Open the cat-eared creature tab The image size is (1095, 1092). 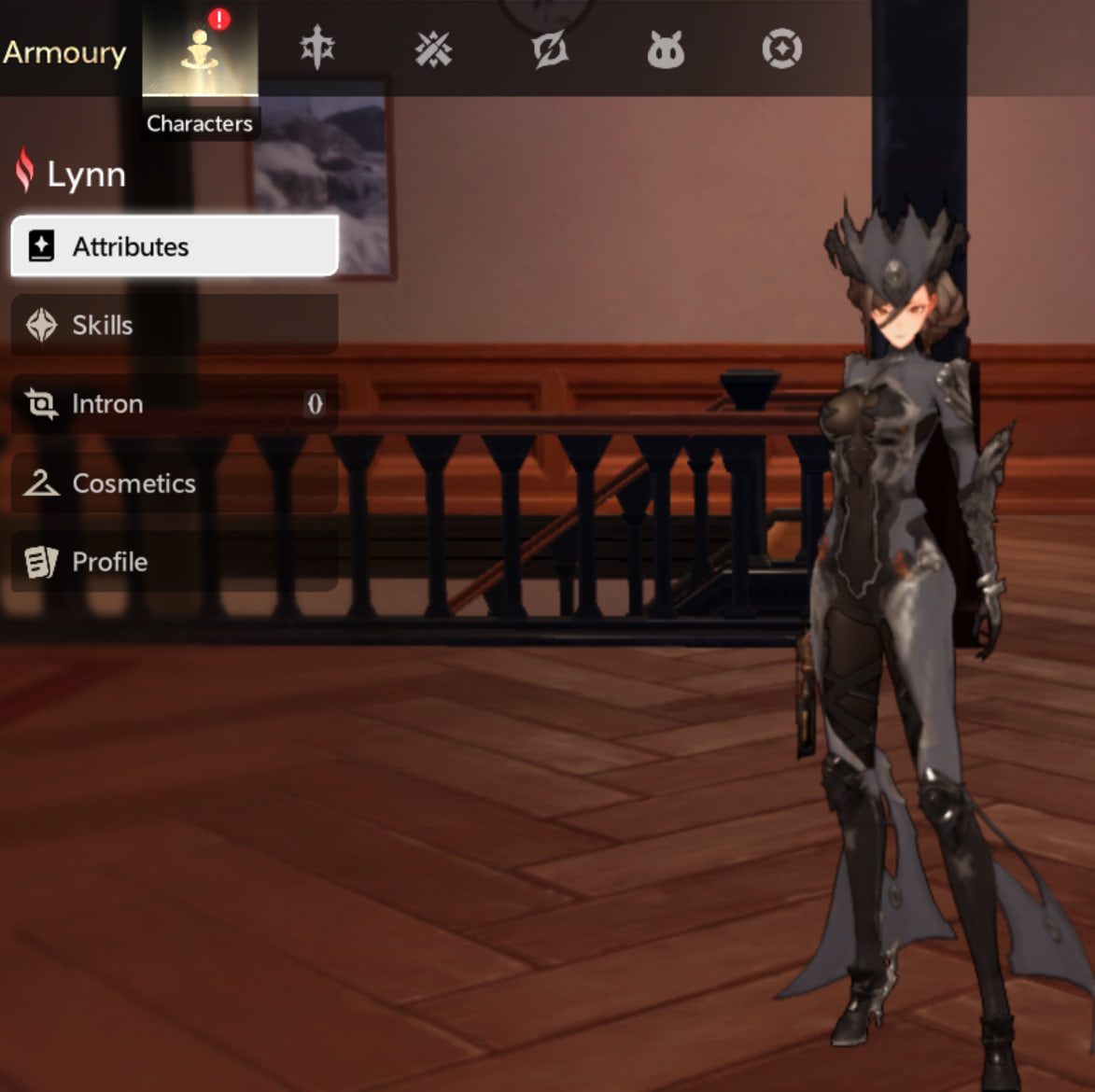coord(666,49)
